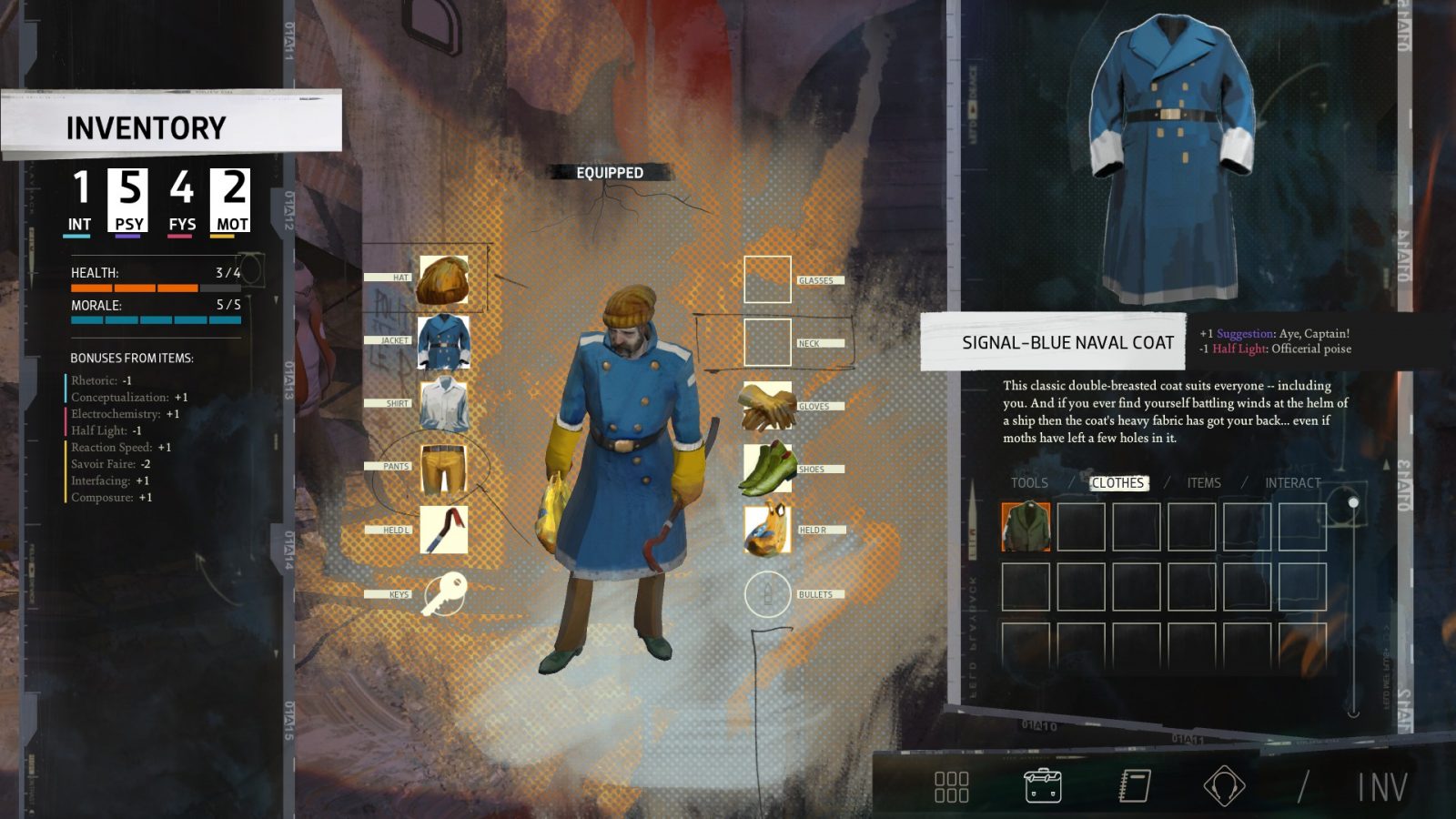Select the white shirt in the SHIRT slot
Screen dimensions: 1456x819
[443, 402]
